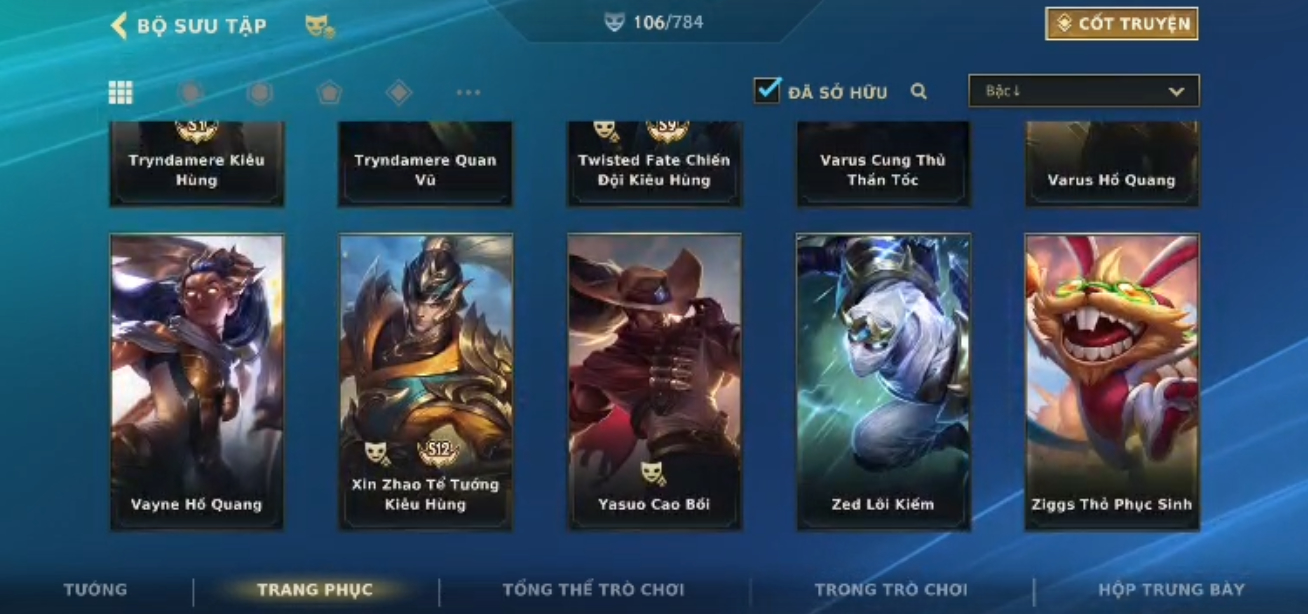This screenshot has height=614, width=1308.
Task: Select the Varus Hồ Quang skin card
Action: click(x=1111, y=165)
